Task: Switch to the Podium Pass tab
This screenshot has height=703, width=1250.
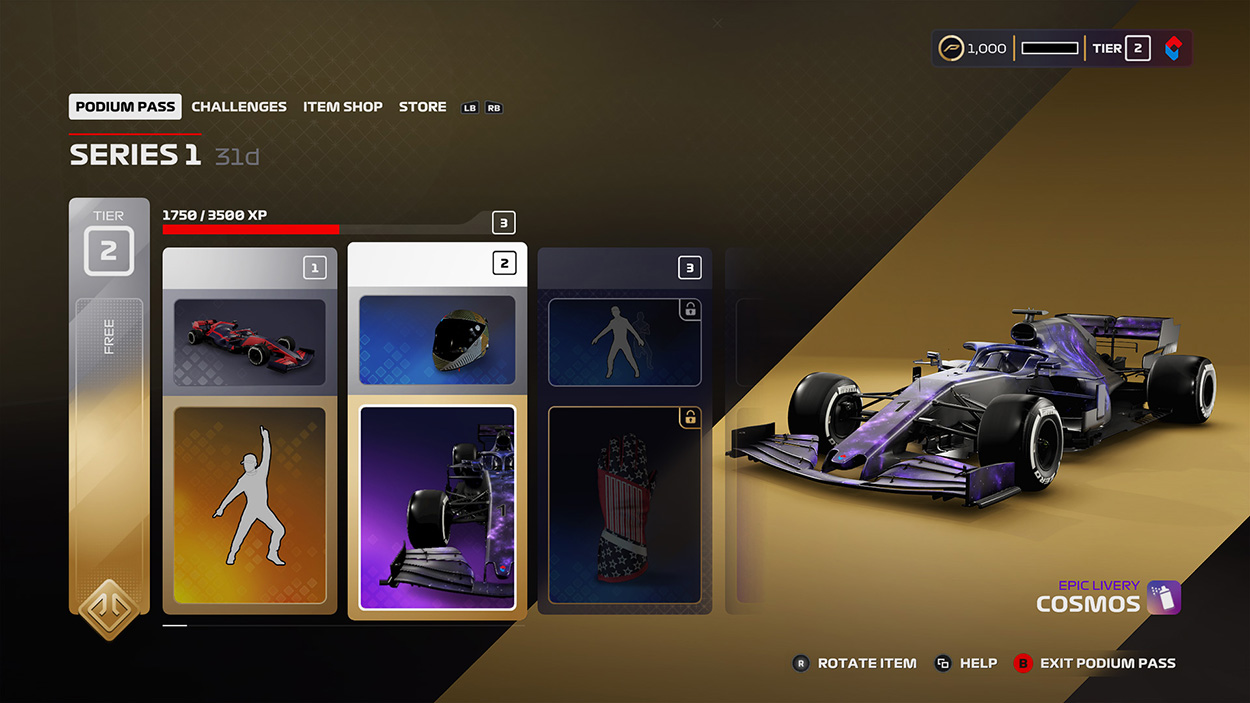Action: click(125, 107)
